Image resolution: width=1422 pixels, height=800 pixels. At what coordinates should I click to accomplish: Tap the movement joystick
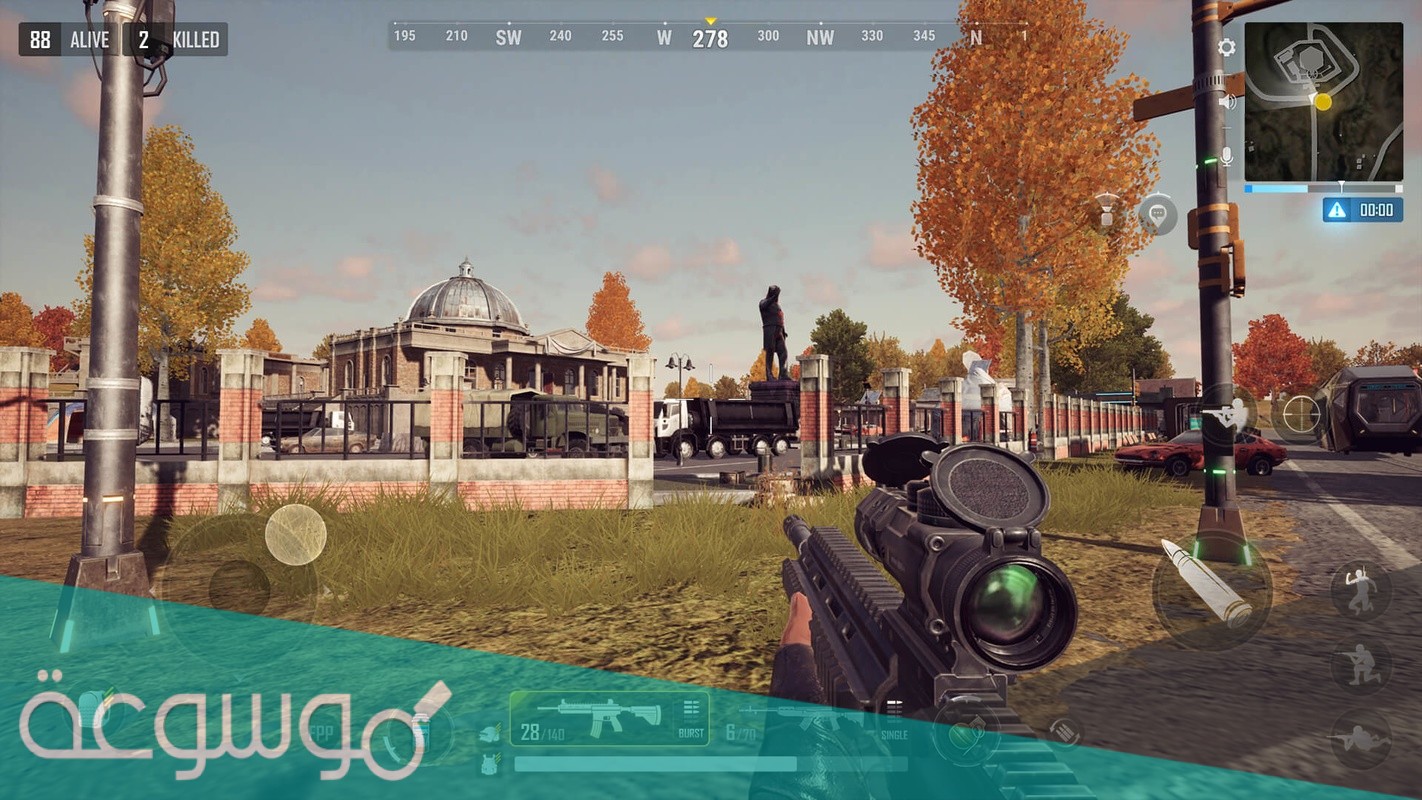[x=240, y=587]
